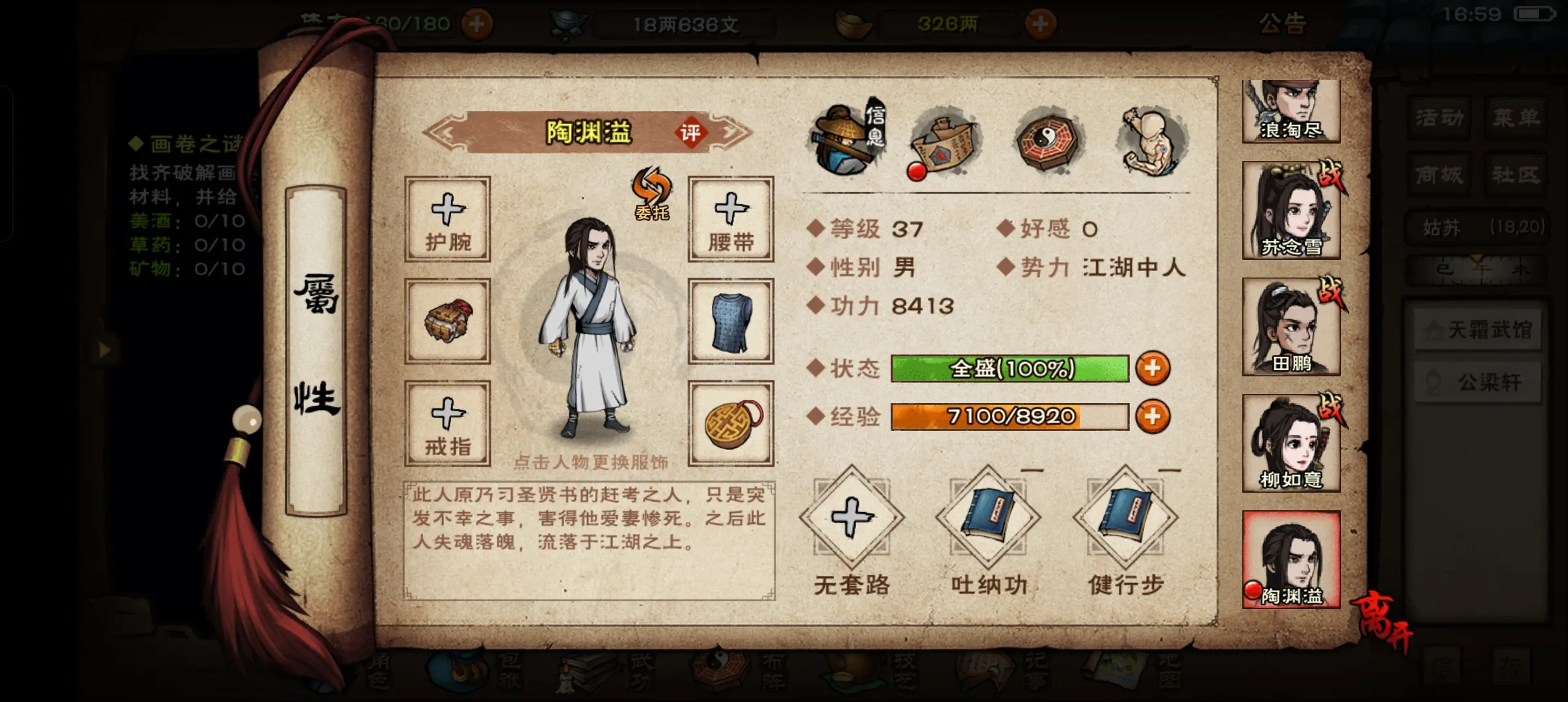Add status with the 状态 plus button
1568x702 pixels.
pos(1153,369)
